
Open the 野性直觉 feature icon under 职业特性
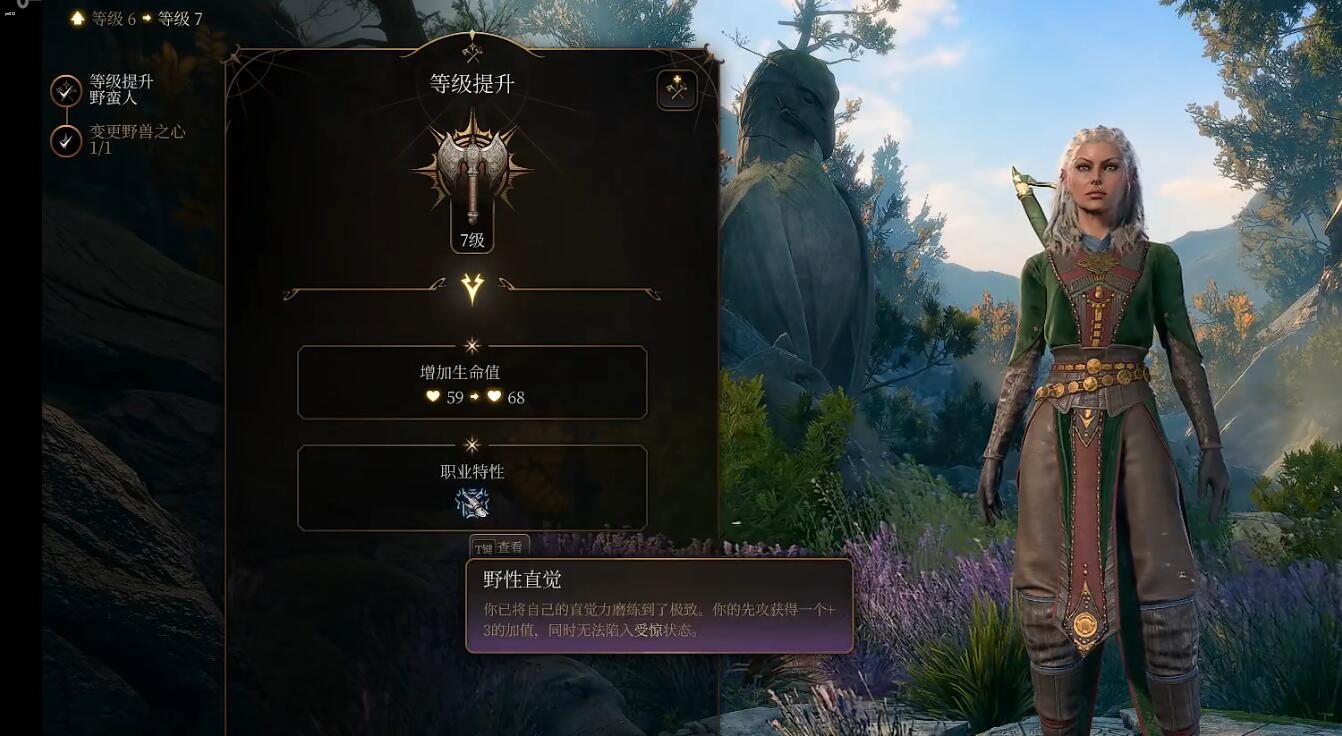coord(472,503)
